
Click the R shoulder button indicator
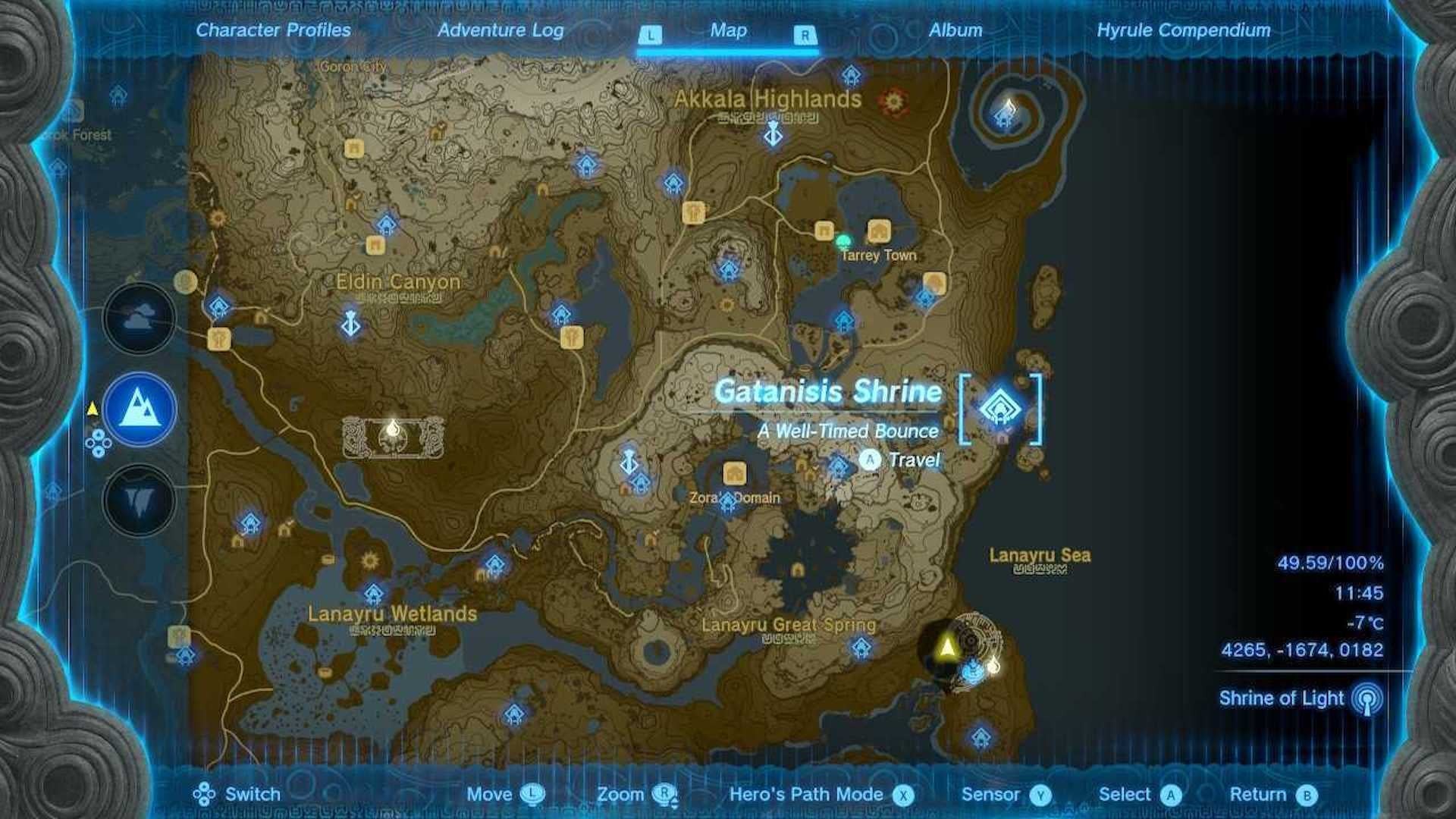[x=805, y=34]
